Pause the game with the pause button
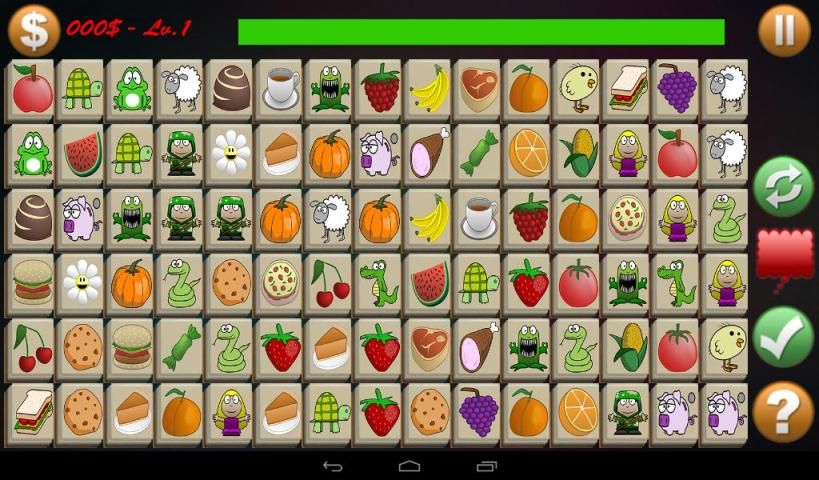Viewport: 819px width, 480px height. 783,31
